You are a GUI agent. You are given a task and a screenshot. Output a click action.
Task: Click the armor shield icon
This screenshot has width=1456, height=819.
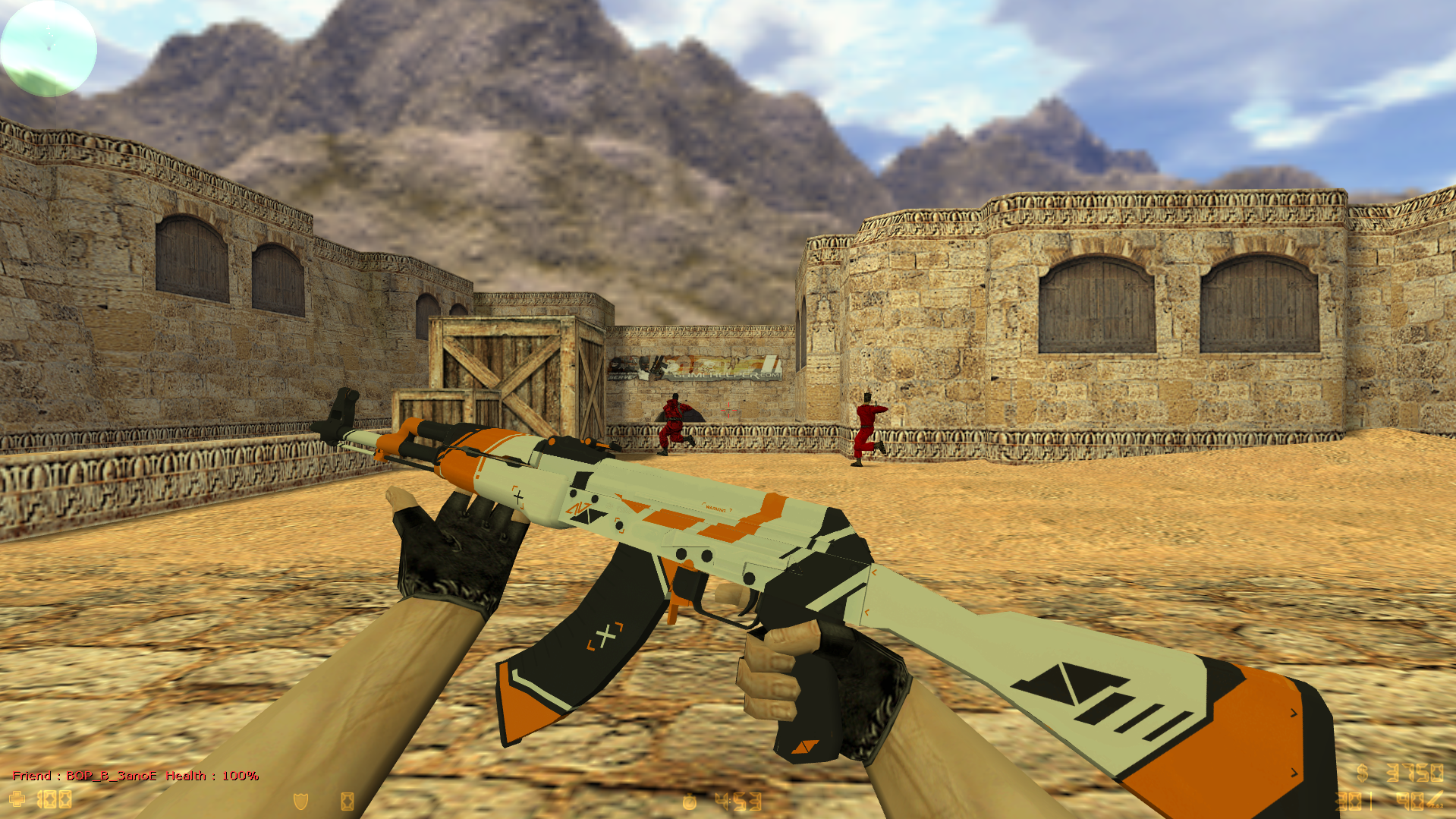pyautogui.click(x=300, y=801)
